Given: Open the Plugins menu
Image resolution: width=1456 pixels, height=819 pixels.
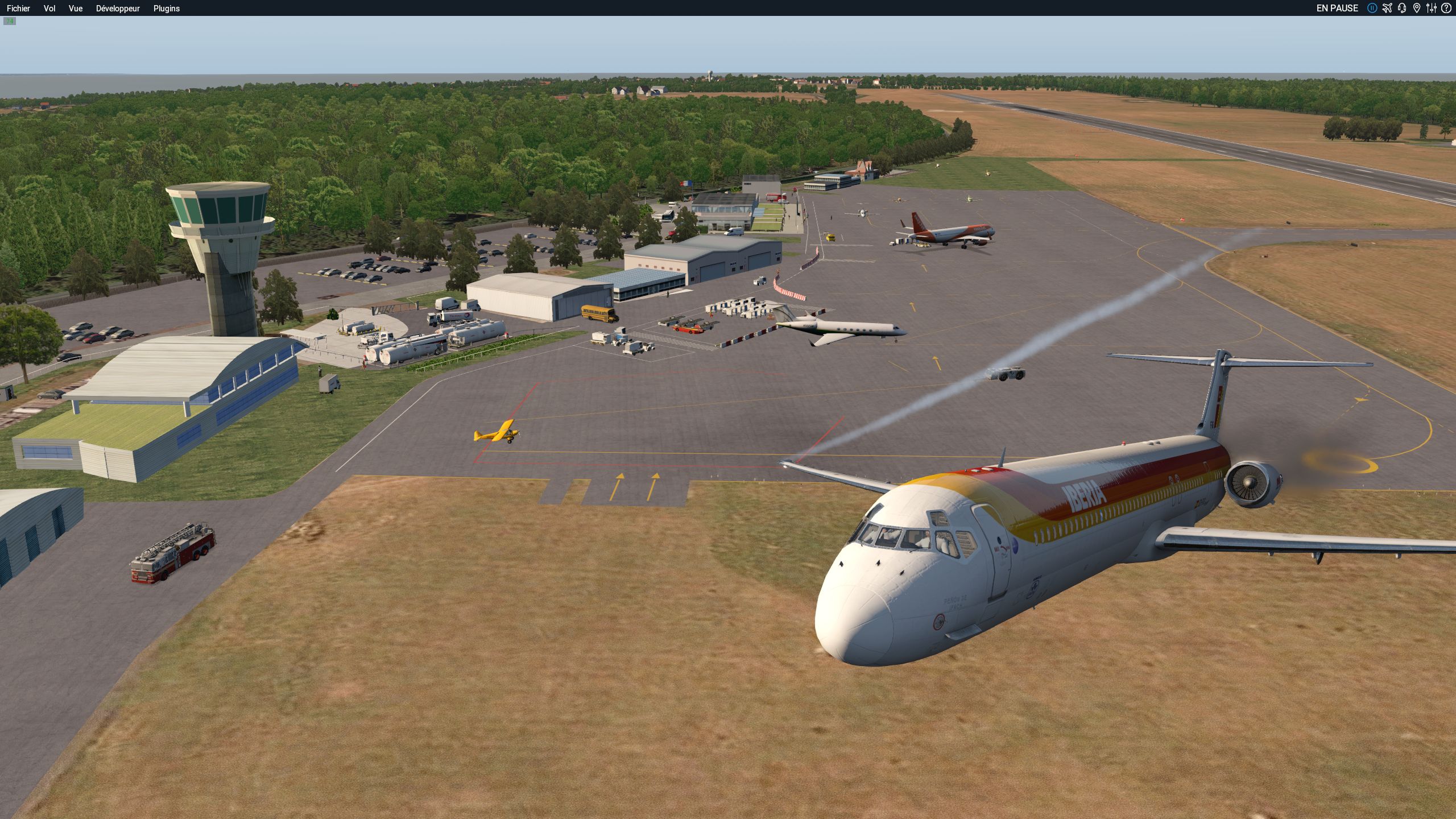Looking at the screenshot, I should [x=167, y=9].
